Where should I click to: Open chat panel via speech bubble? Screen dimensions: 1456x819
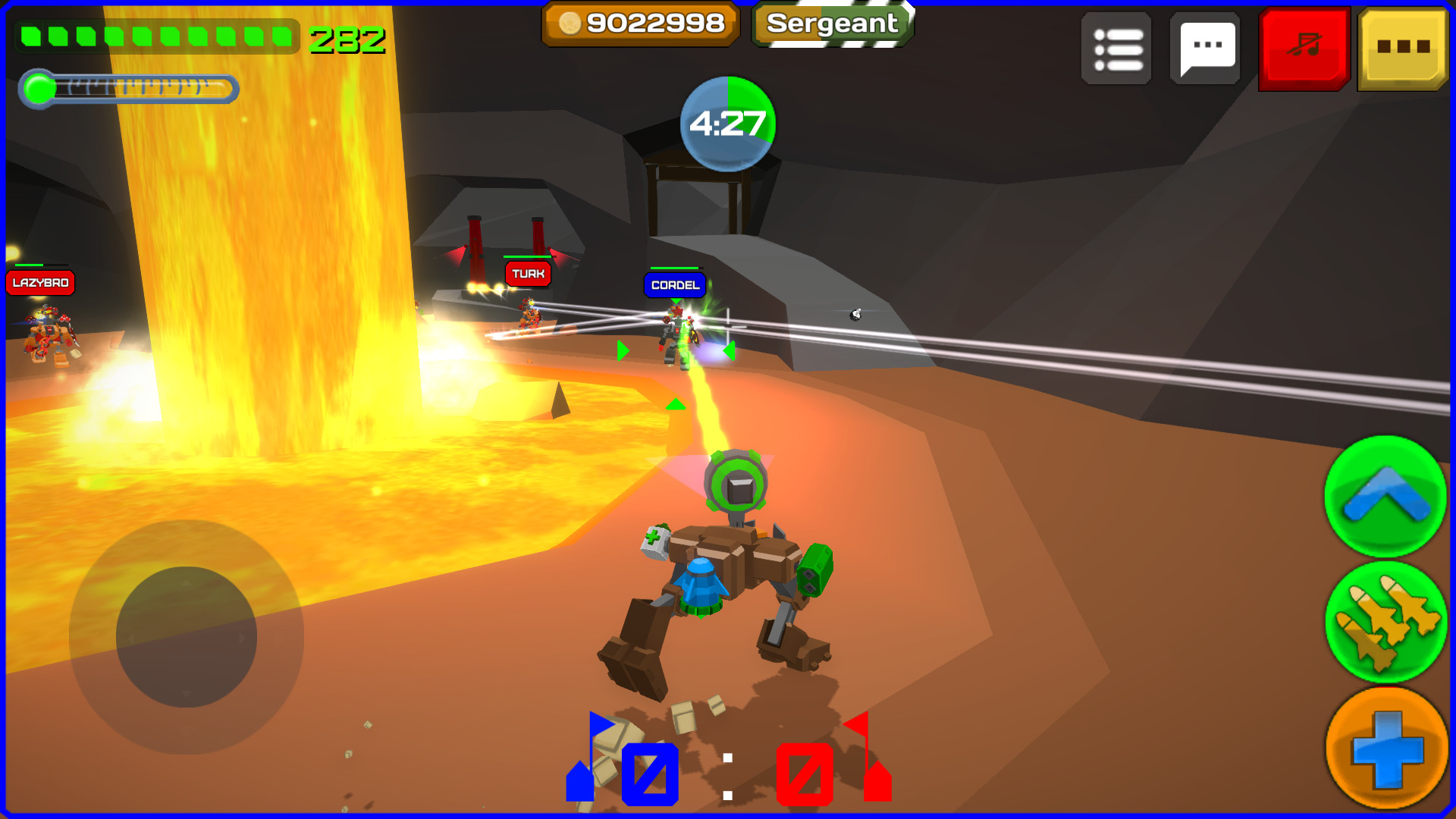(x=1206, y=49)
